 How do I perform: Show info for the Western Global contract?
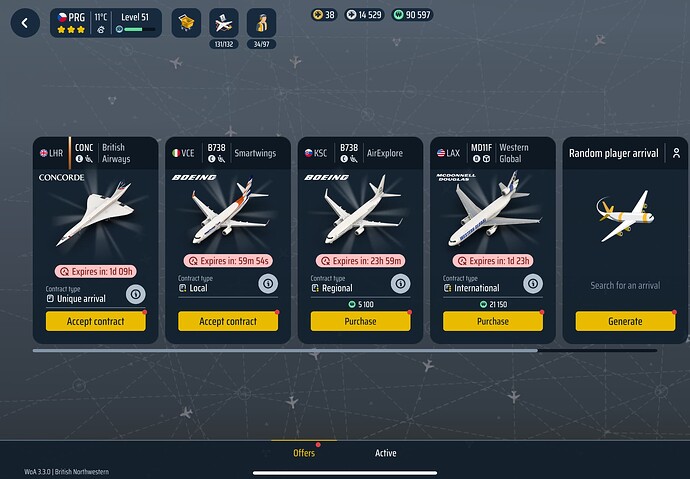coord(532,283)
